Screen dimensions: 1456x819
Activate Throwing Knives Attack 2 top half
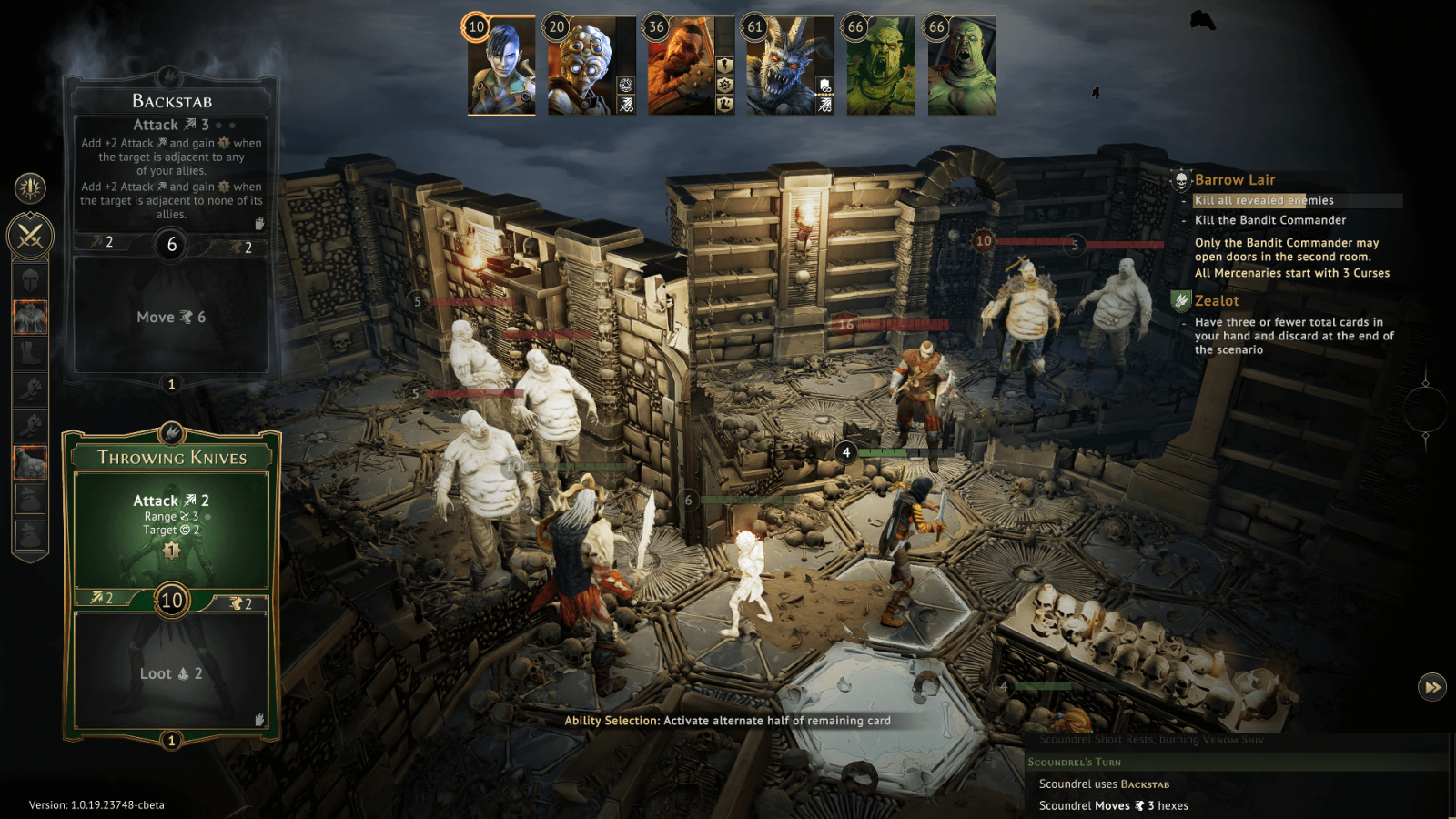(x=171, y=523)
